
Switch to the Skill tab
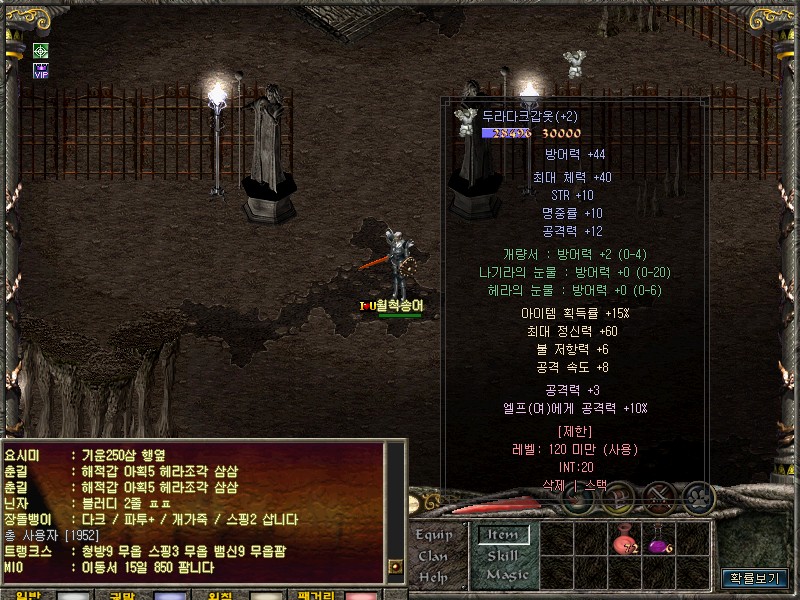click(x=502, y=555)
